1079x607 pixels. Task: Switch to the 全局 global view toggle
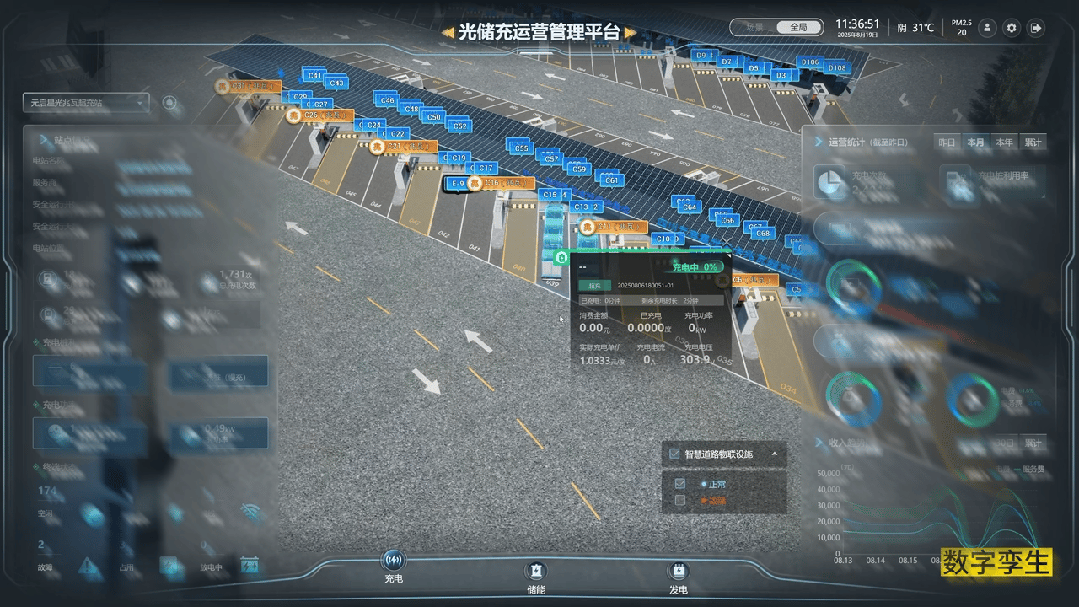point(800,28)
